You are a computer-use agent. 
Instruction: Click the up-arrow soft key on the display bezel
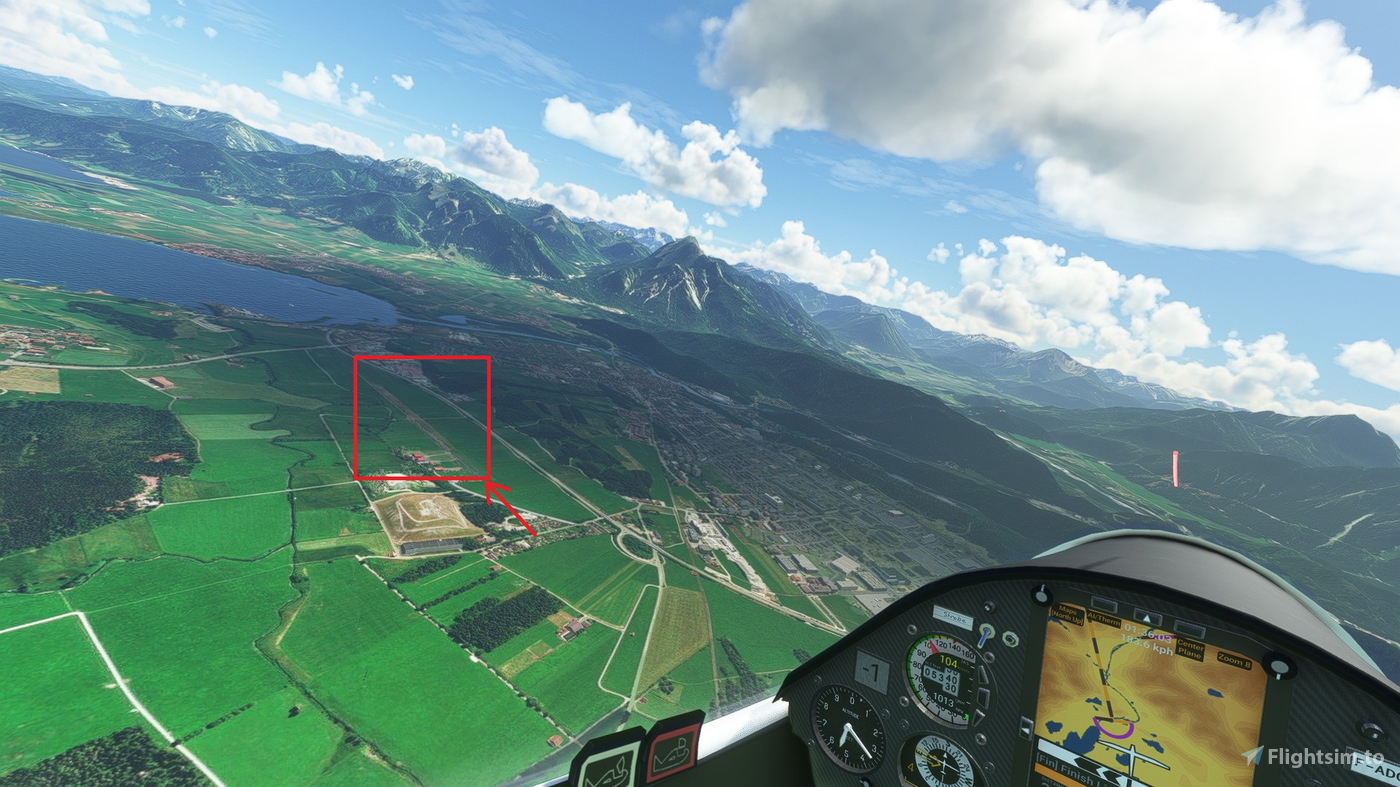click(x=1146, y=617)
